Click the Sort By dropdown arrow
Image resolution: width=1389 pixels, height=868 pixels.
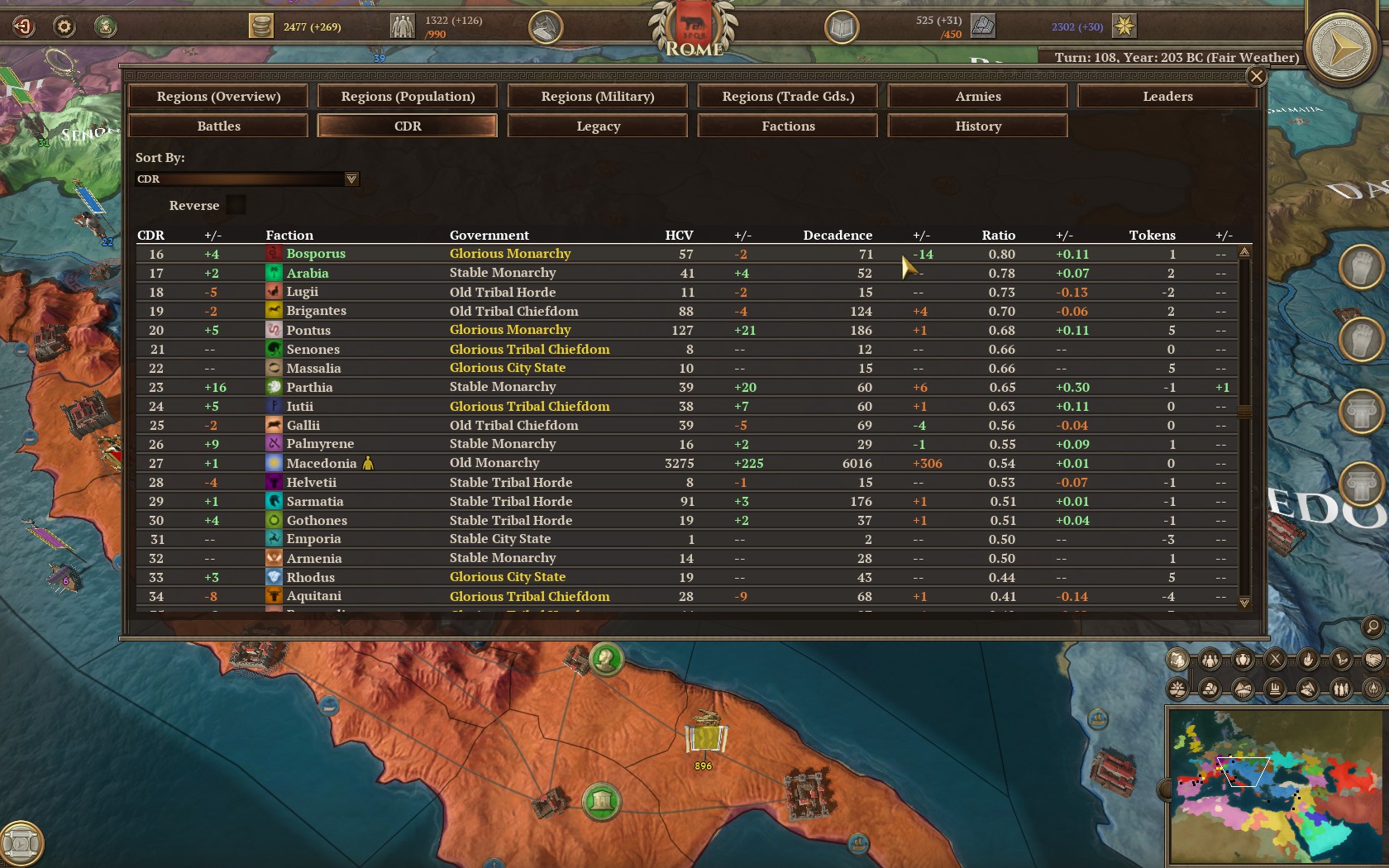tap(351, 179)
